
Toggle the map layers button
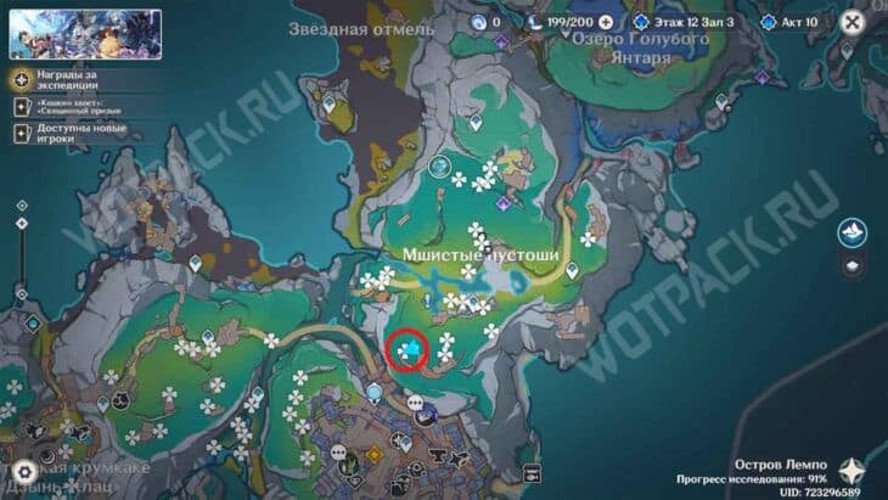(x=851, y=266)
